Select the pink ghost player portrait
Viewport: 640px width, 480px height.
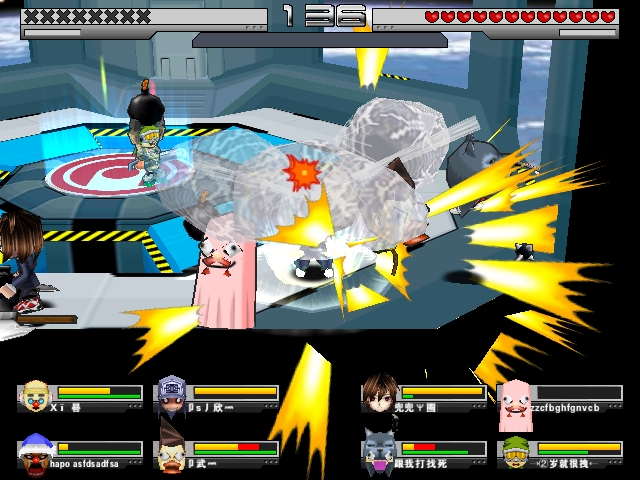[515, 396]
